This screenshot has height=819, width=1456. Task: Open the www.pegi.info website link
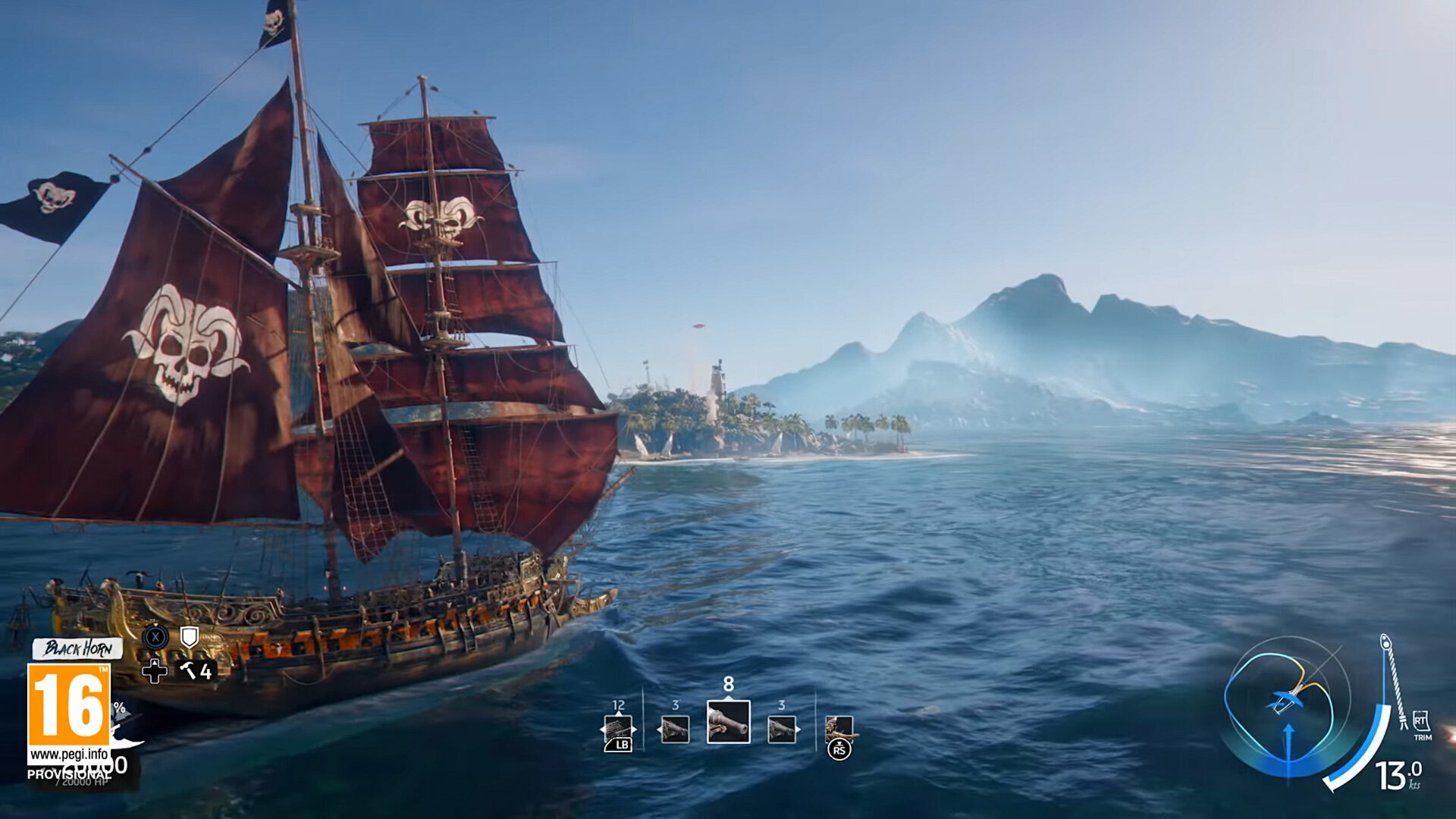[x=69, y=753]
